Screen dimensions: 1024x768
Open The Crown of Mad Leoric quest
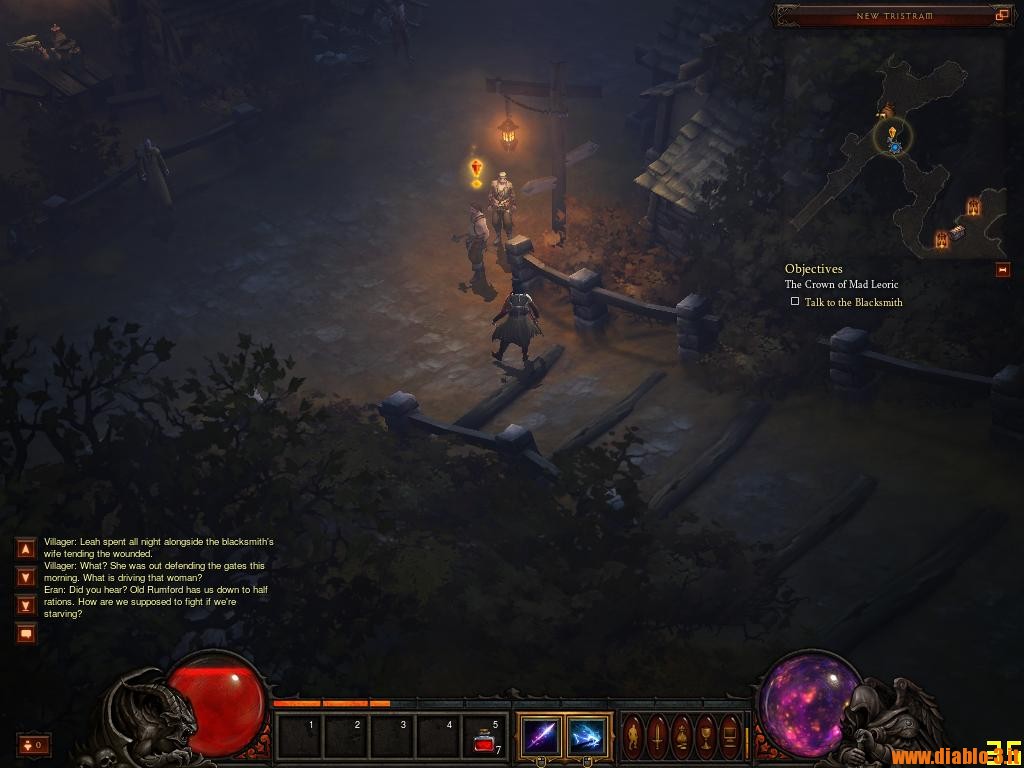[x=841, y=285]
